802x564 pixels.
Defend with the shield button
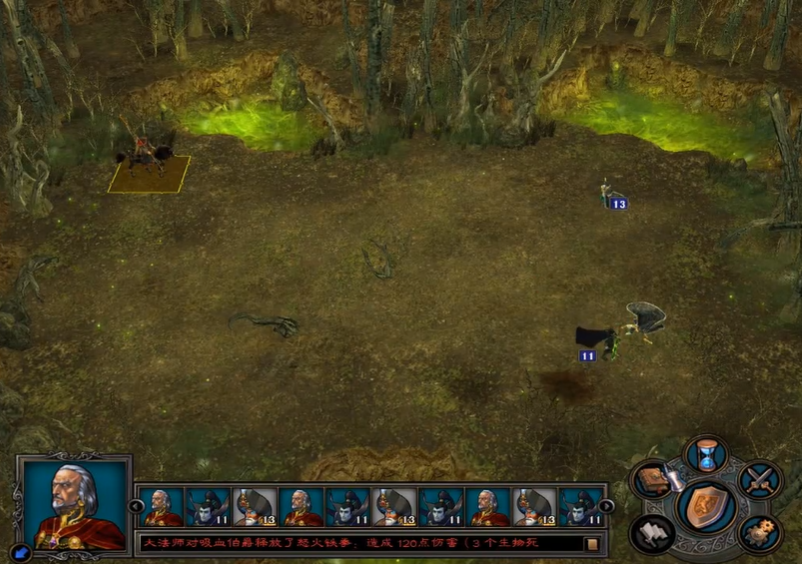pos(707,505)
